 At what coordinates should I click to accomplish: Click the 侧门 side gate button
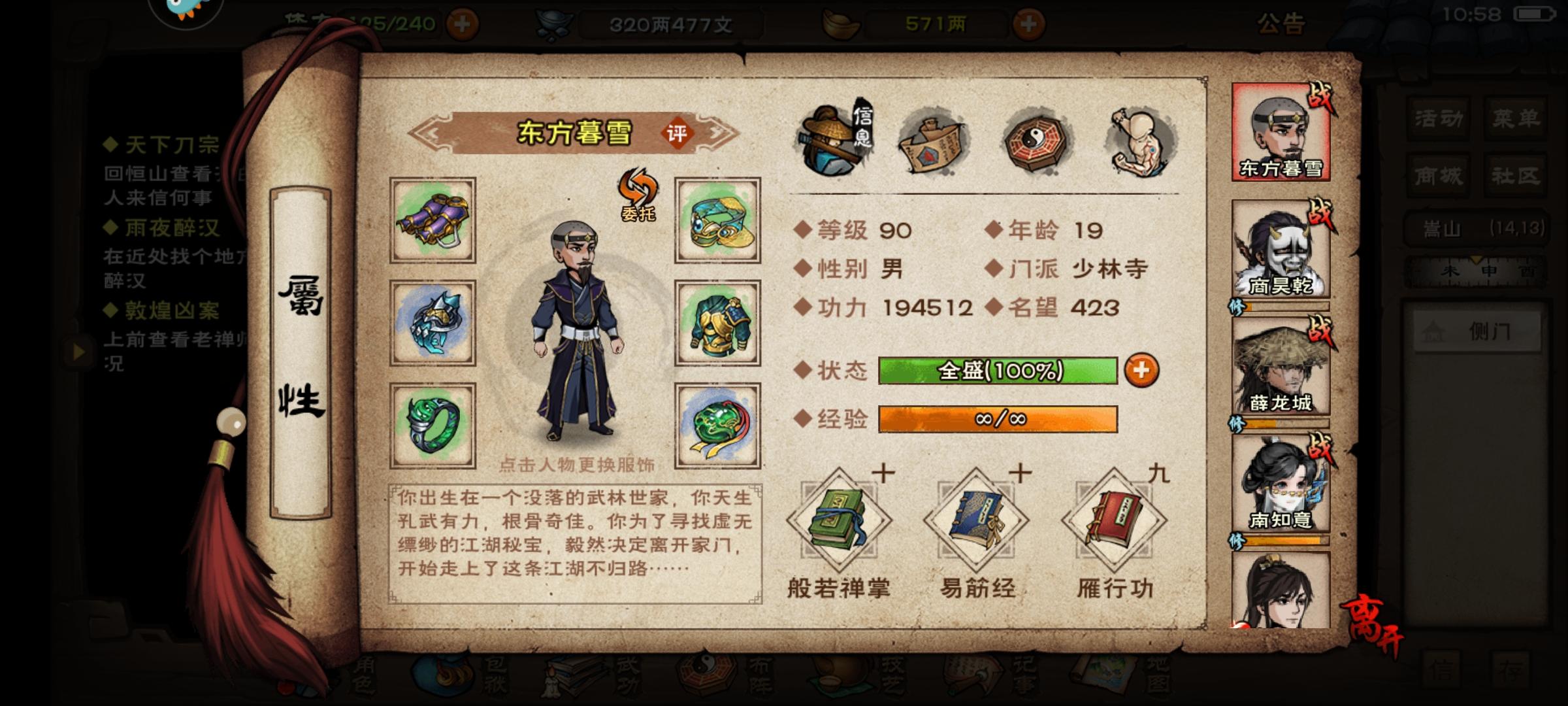1478,331
